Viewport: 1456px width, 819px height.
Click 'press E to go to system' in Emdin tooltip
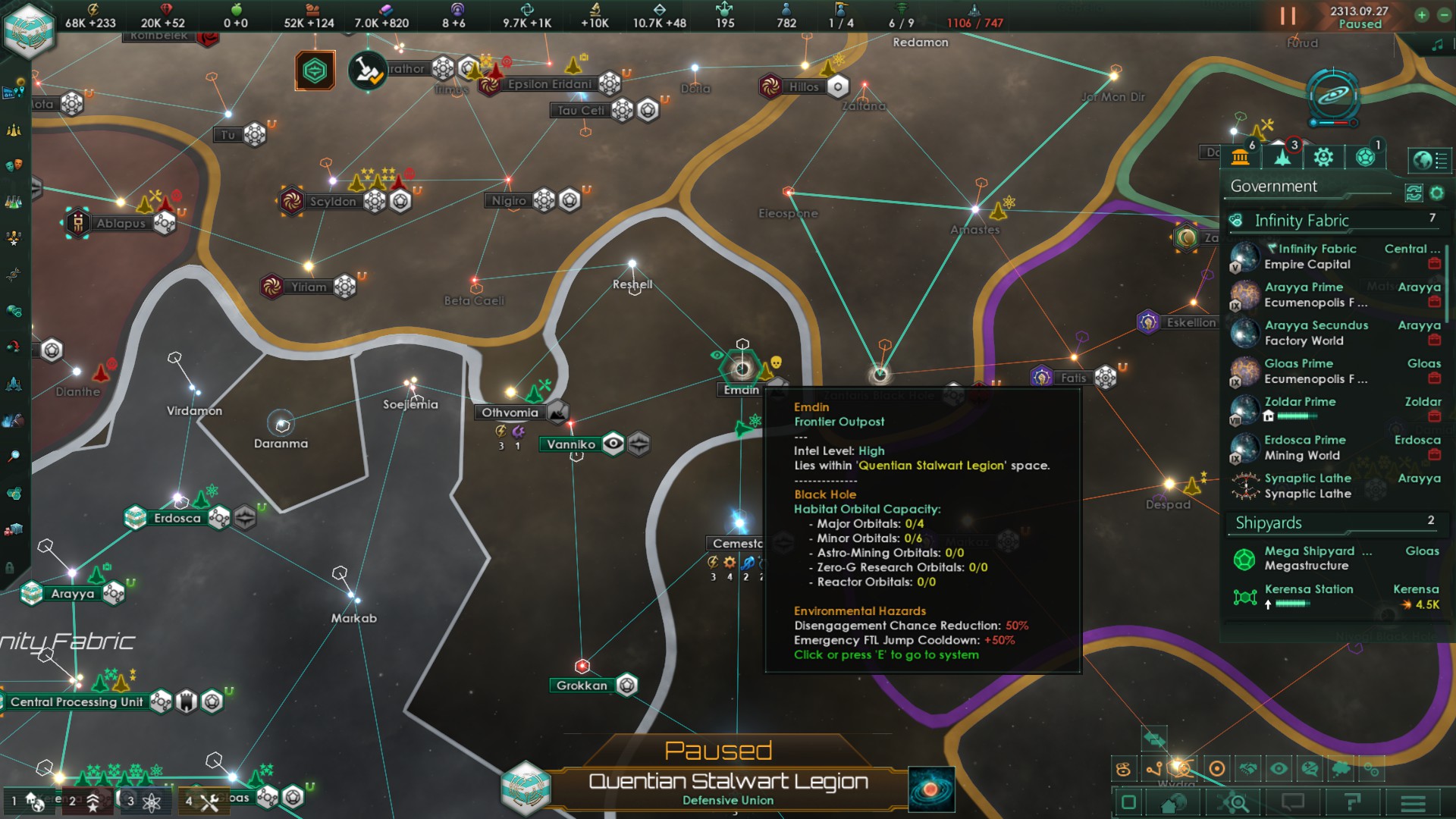pyautogui.click(x=886, y=654)
